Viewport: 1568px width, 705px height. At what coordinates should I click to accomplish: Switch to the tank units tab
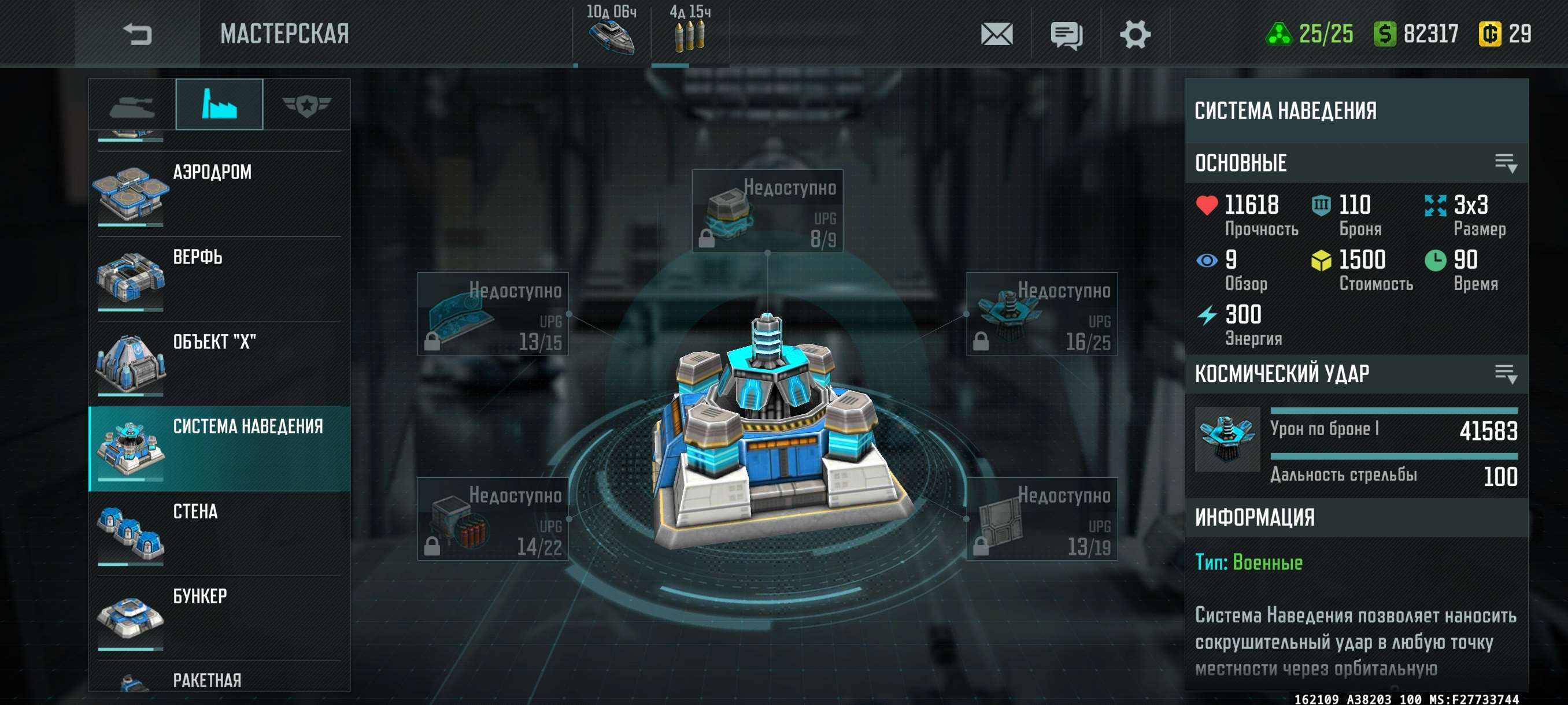132,105
